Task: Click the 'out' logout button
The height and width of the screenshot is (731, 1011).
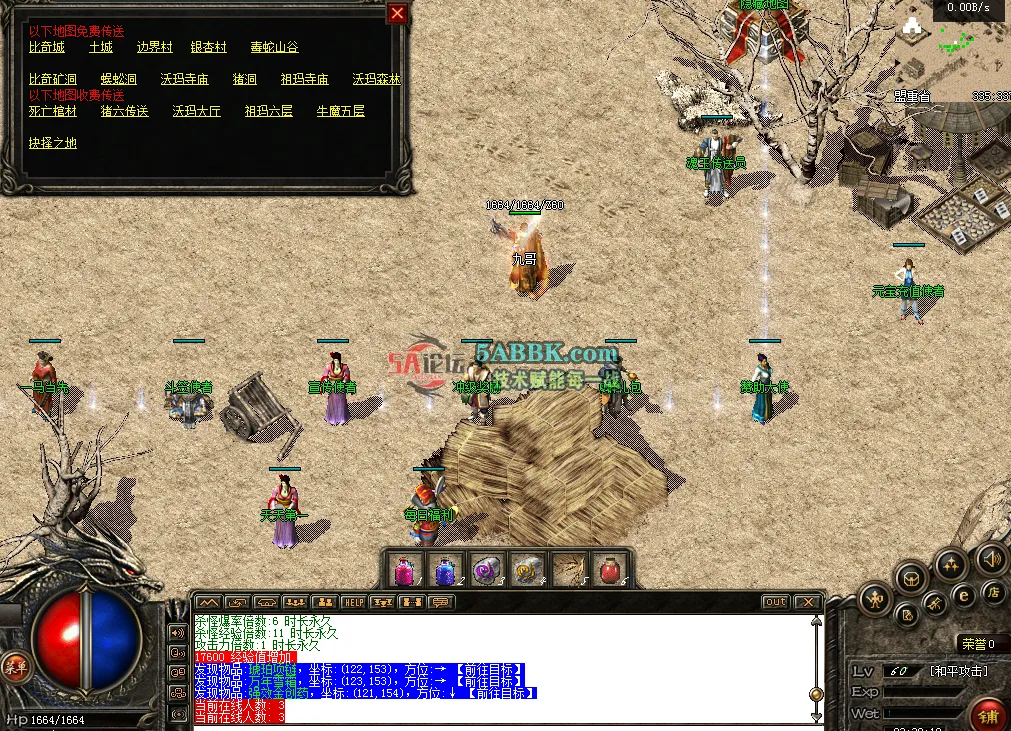Action: 775,602
